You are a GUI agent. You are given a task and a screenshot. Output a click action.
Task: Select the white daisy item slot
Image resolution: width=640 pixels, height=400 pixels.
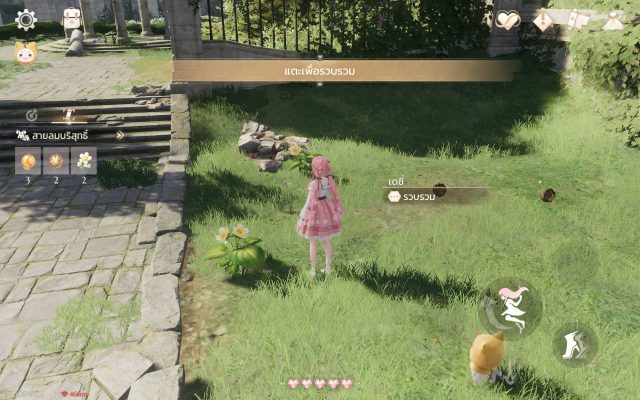[84, 160]
